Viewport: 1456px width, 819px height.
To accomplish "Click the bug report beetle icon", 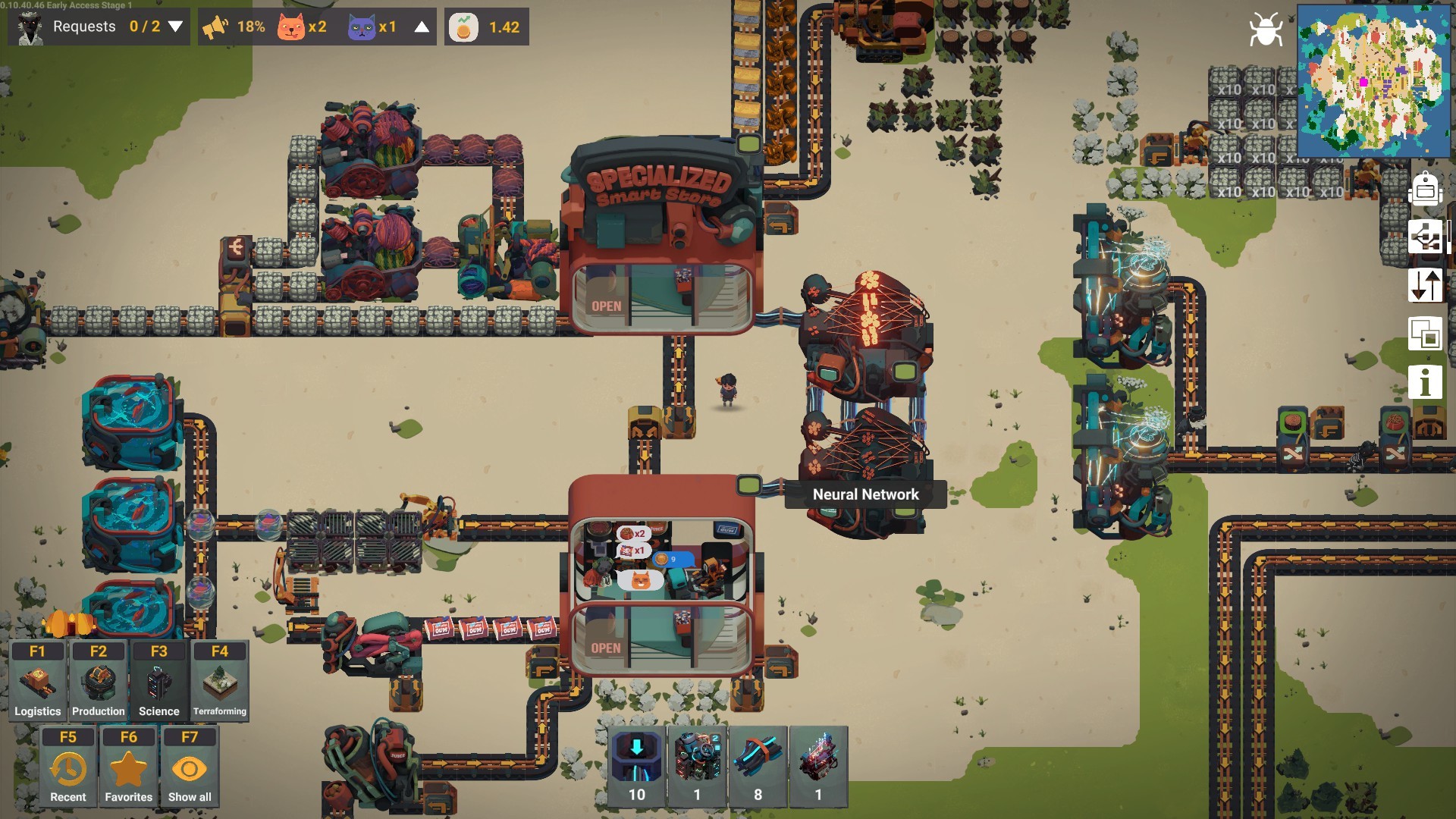I will click(1266, 30).
